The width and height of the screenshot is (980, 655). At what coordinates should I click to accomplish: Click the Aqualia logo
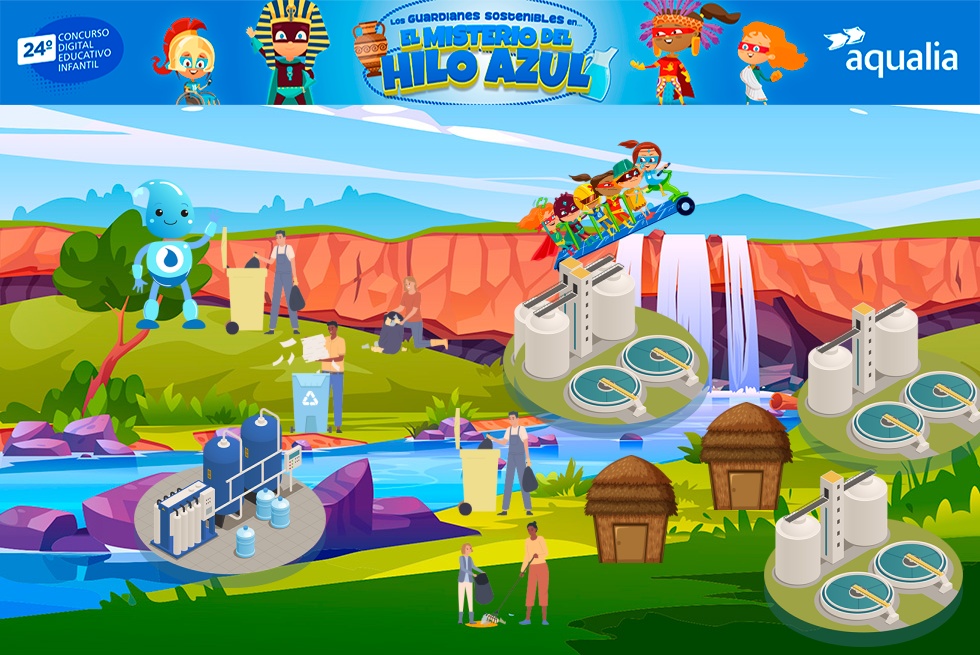[x=890, y=52]
